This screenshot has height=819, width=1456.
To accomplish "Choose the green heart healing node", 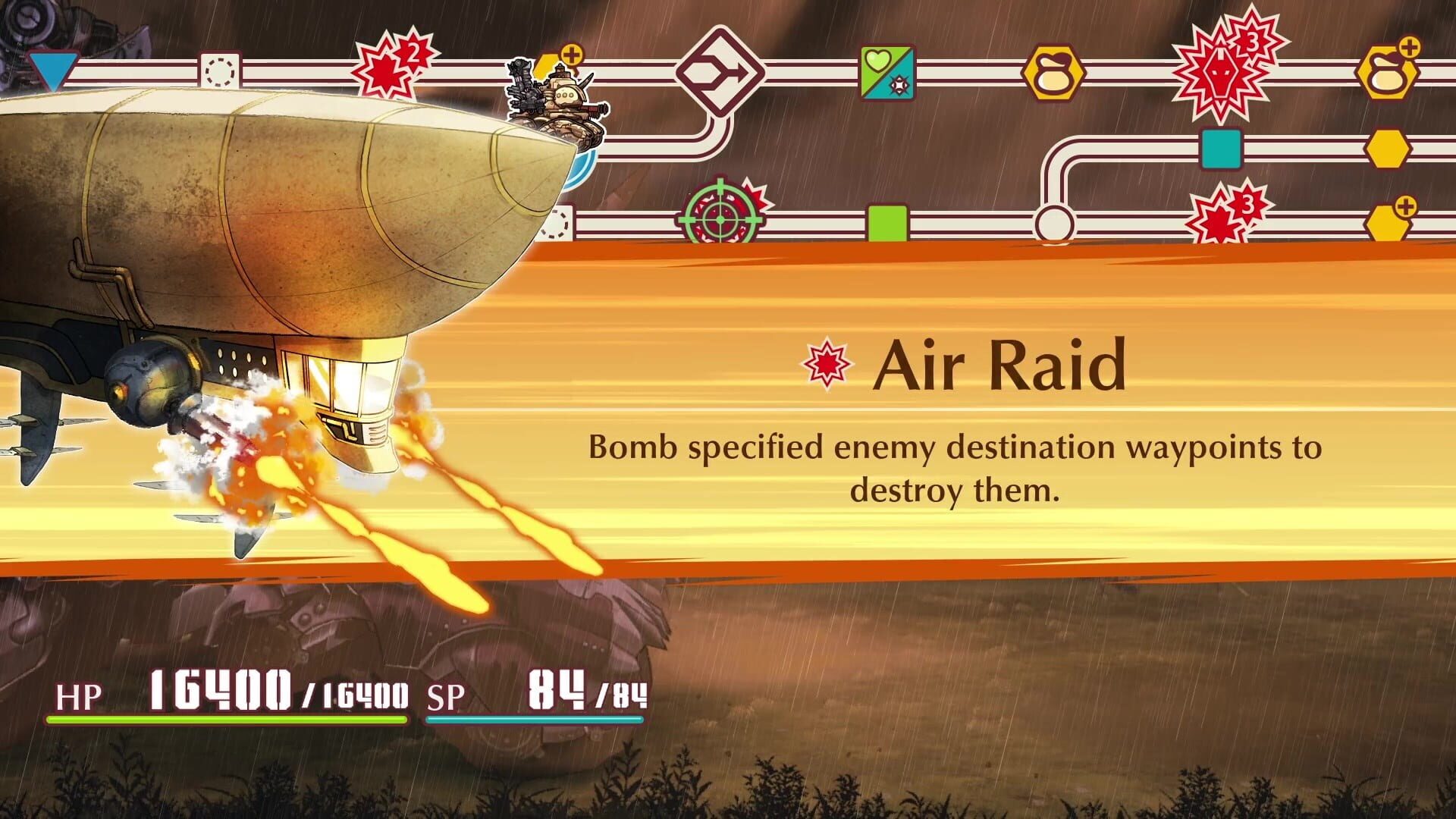I will [x=888, y=73].
